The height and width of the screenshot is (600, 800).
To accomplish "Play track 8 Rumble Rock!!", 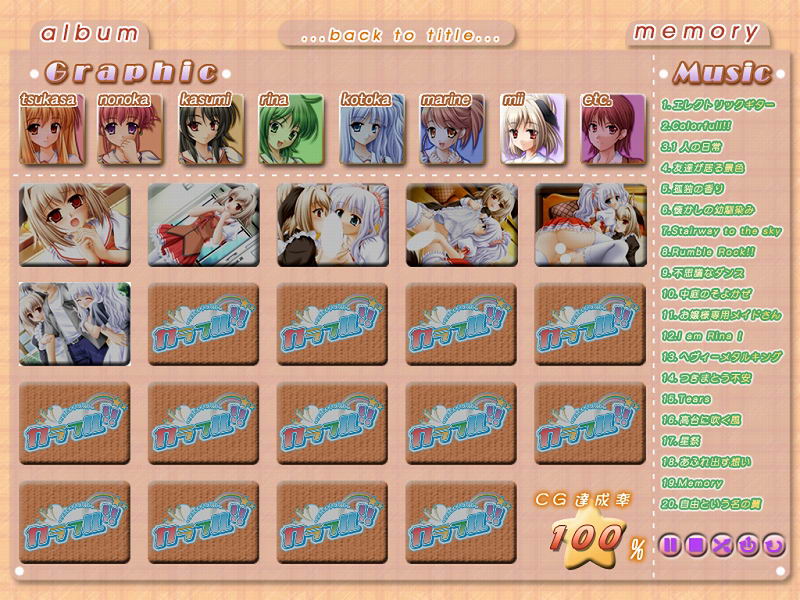I will tap(708, 252).
